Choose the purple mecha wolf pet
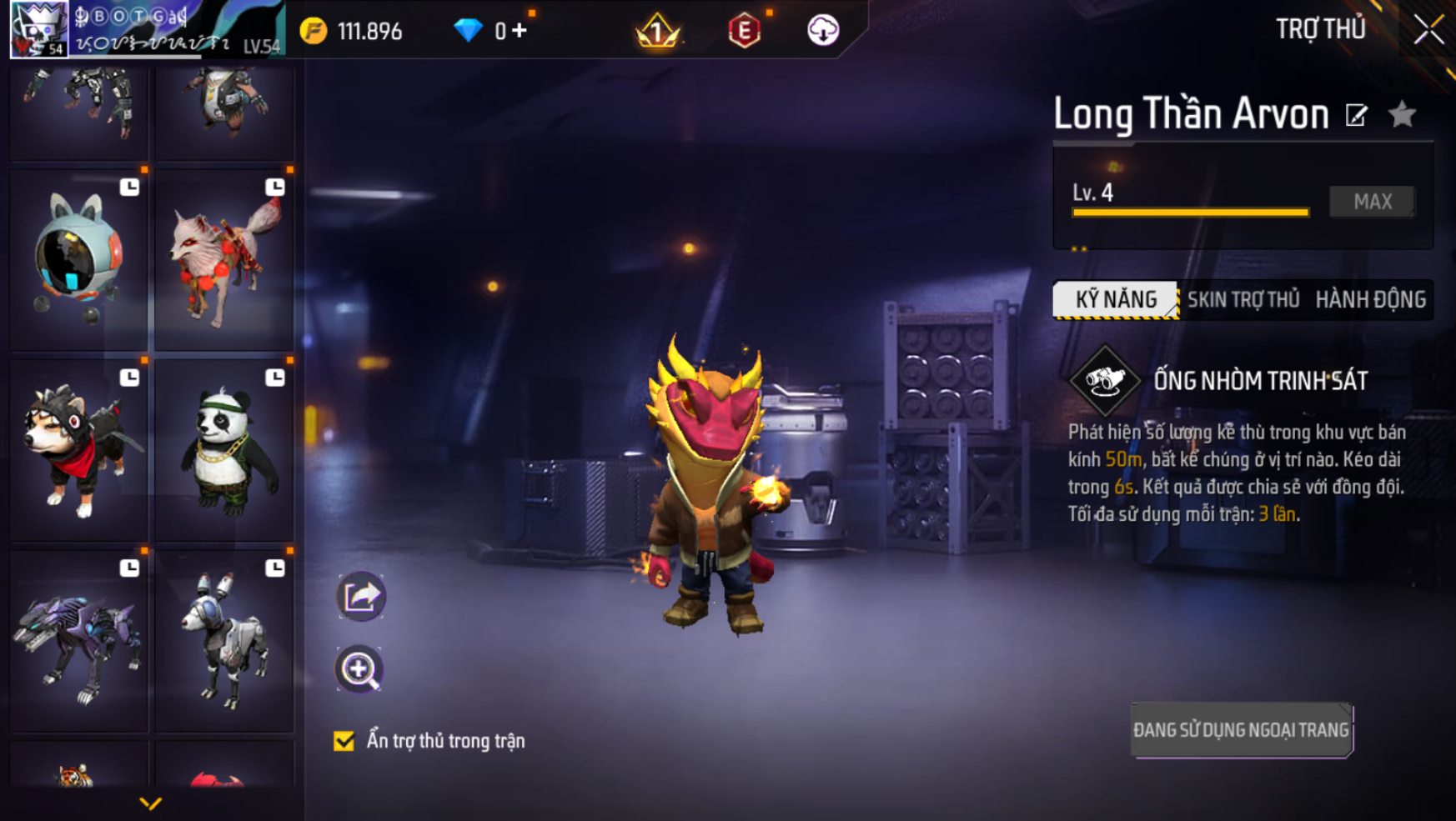The width and height of the screenshot is (1456, 821). pos(78,642)
